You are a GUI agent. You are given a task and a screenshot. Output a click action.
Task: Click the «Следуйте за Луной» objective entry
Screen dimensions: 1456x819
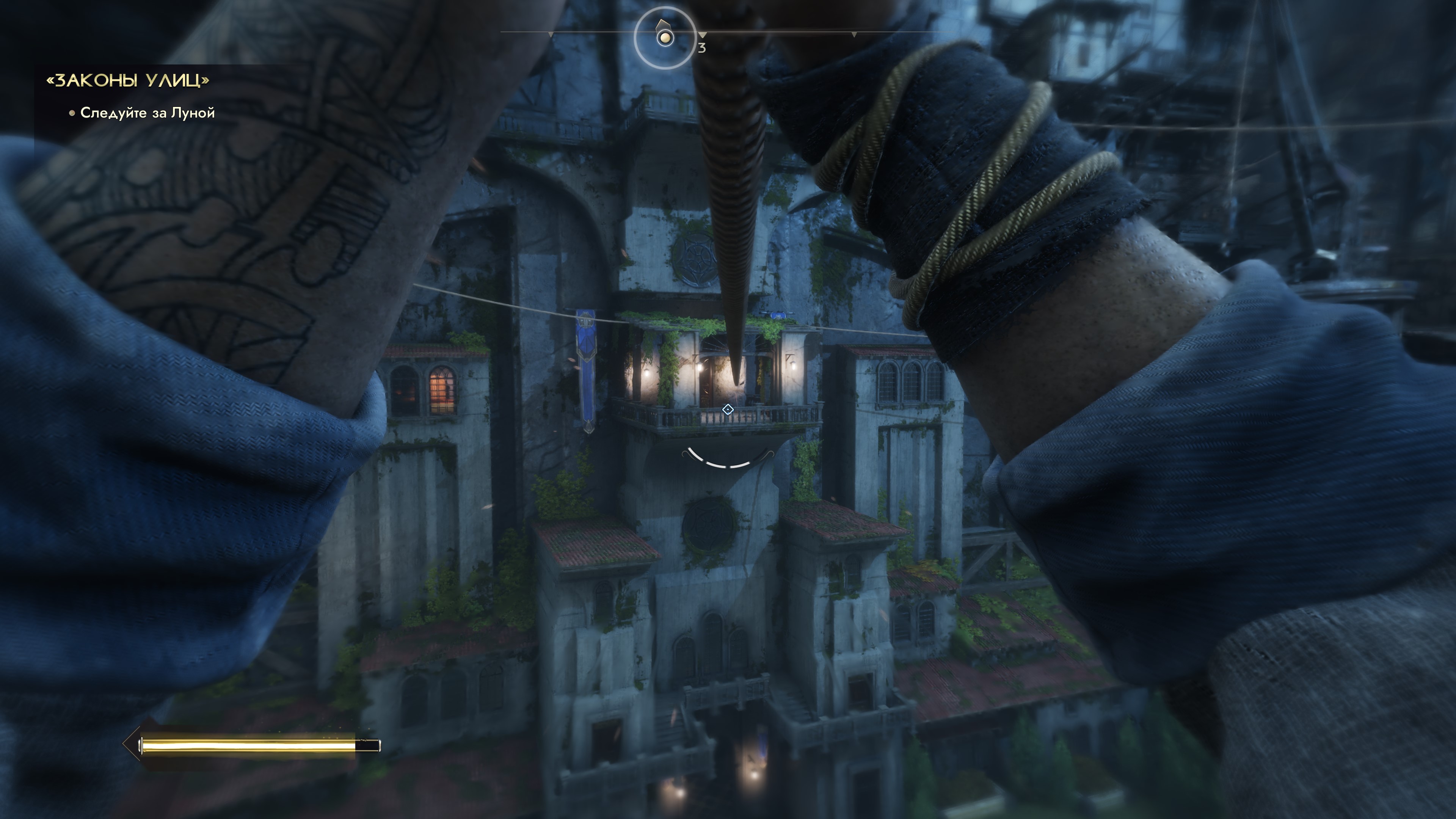147,113
